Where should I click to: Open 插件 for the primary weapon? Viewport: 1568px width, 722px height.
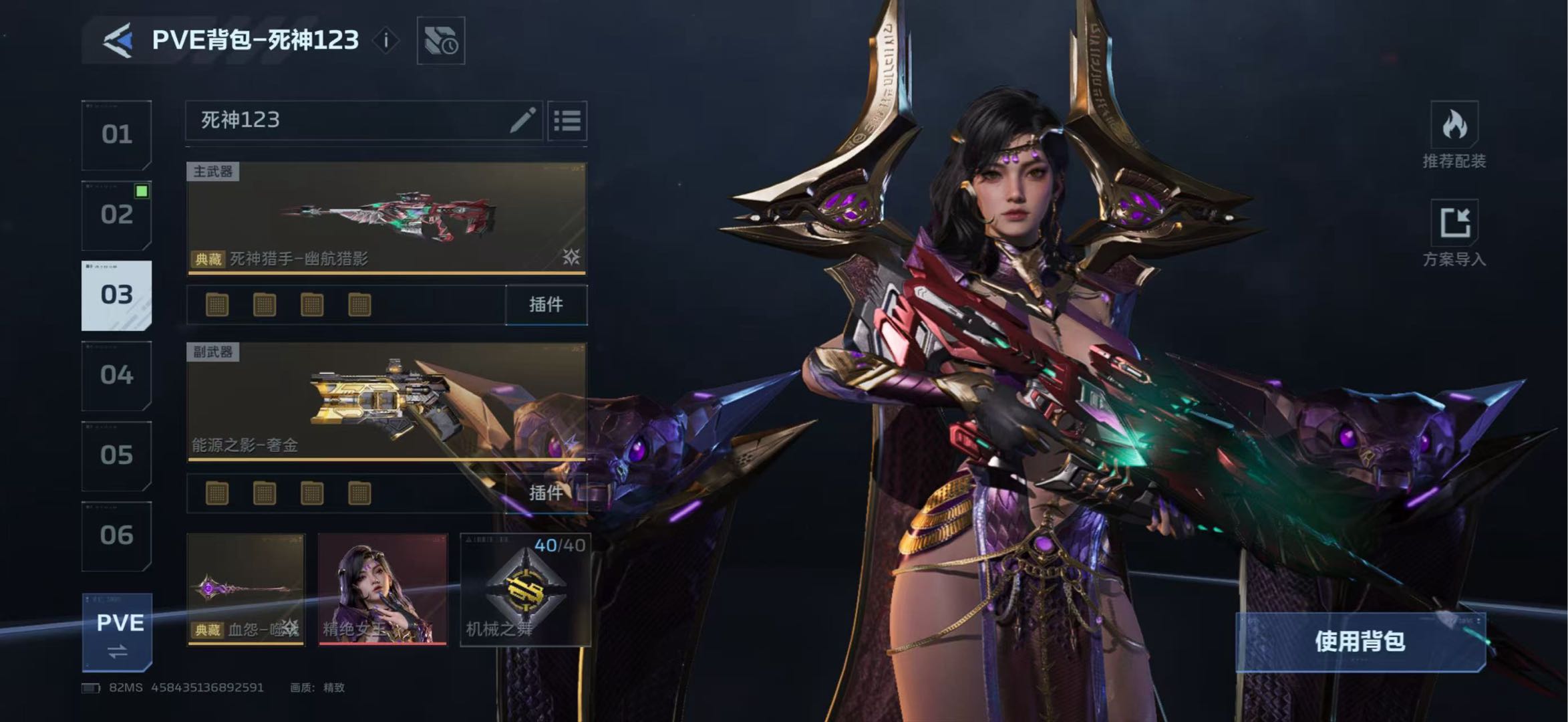546,305
